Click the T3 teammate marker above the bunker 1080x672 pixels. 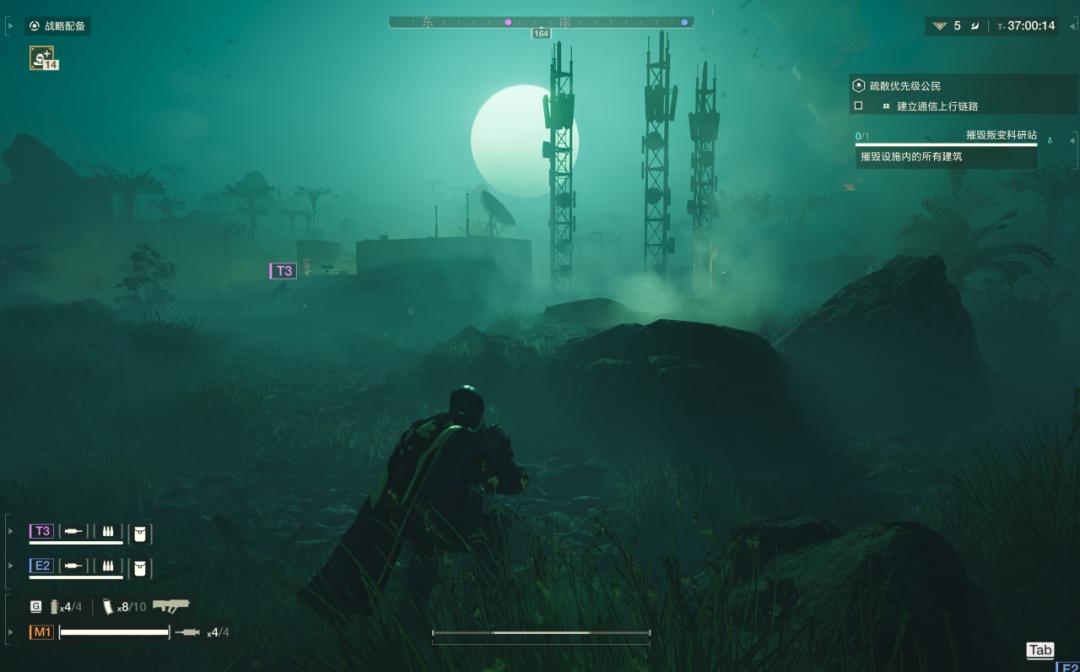tap(284, 271)
